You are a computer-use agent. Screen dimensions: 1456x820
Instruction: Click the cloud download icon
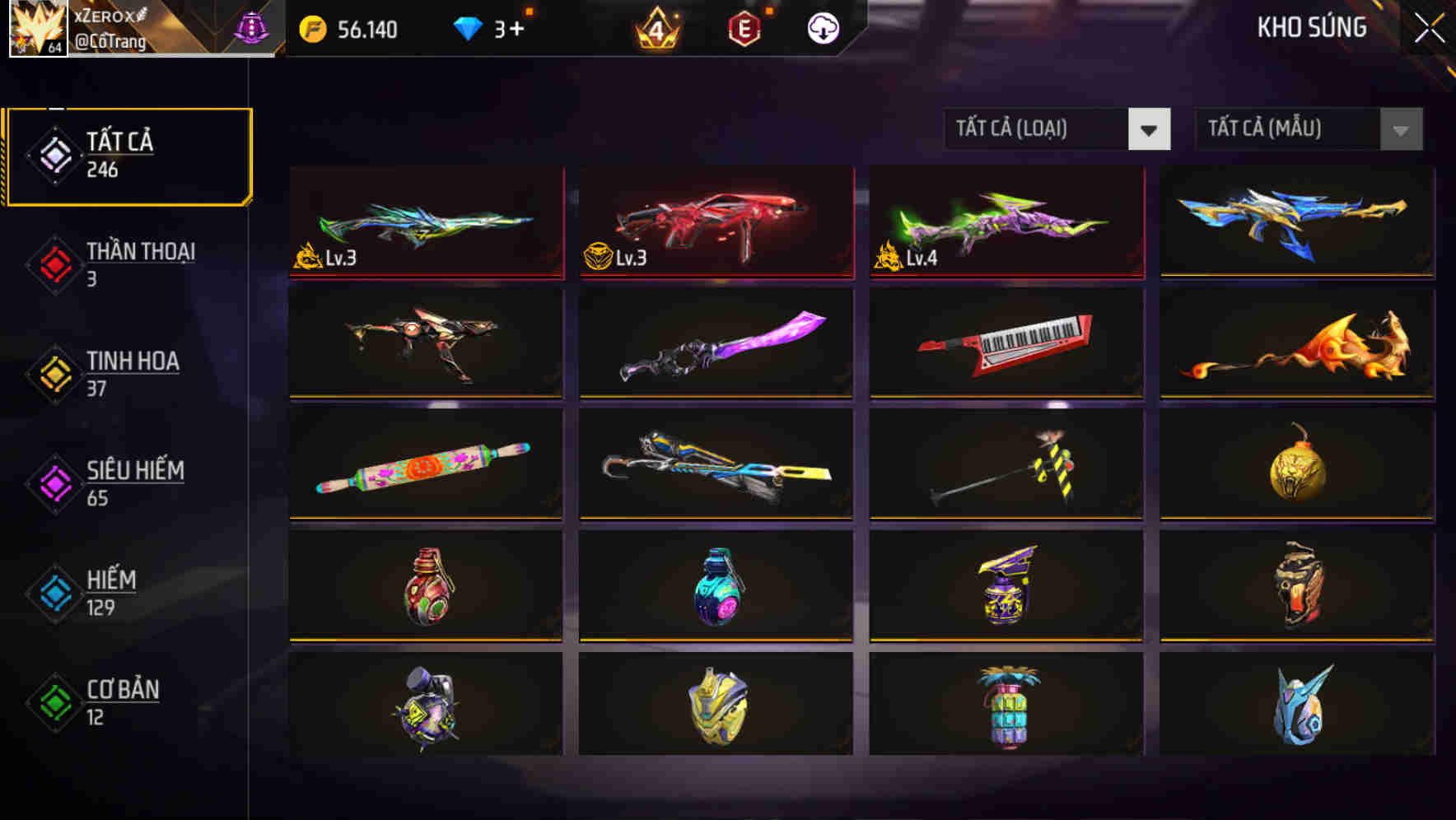click(x=823, y=30)
